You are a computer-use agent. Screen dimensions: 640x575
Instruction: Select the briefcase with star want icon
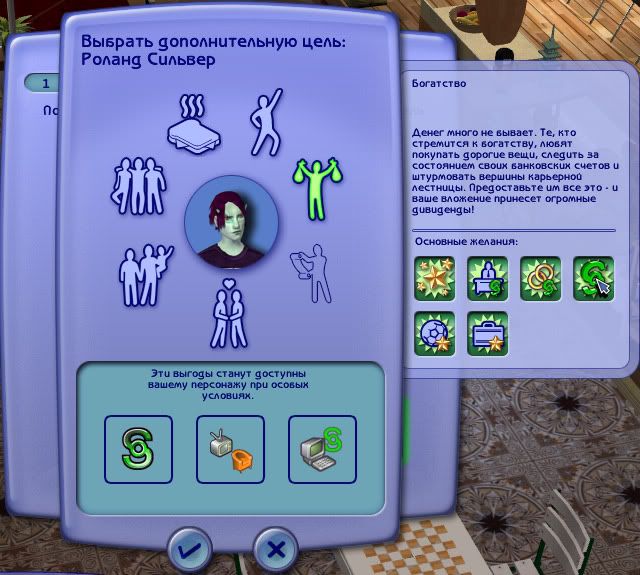488,332
